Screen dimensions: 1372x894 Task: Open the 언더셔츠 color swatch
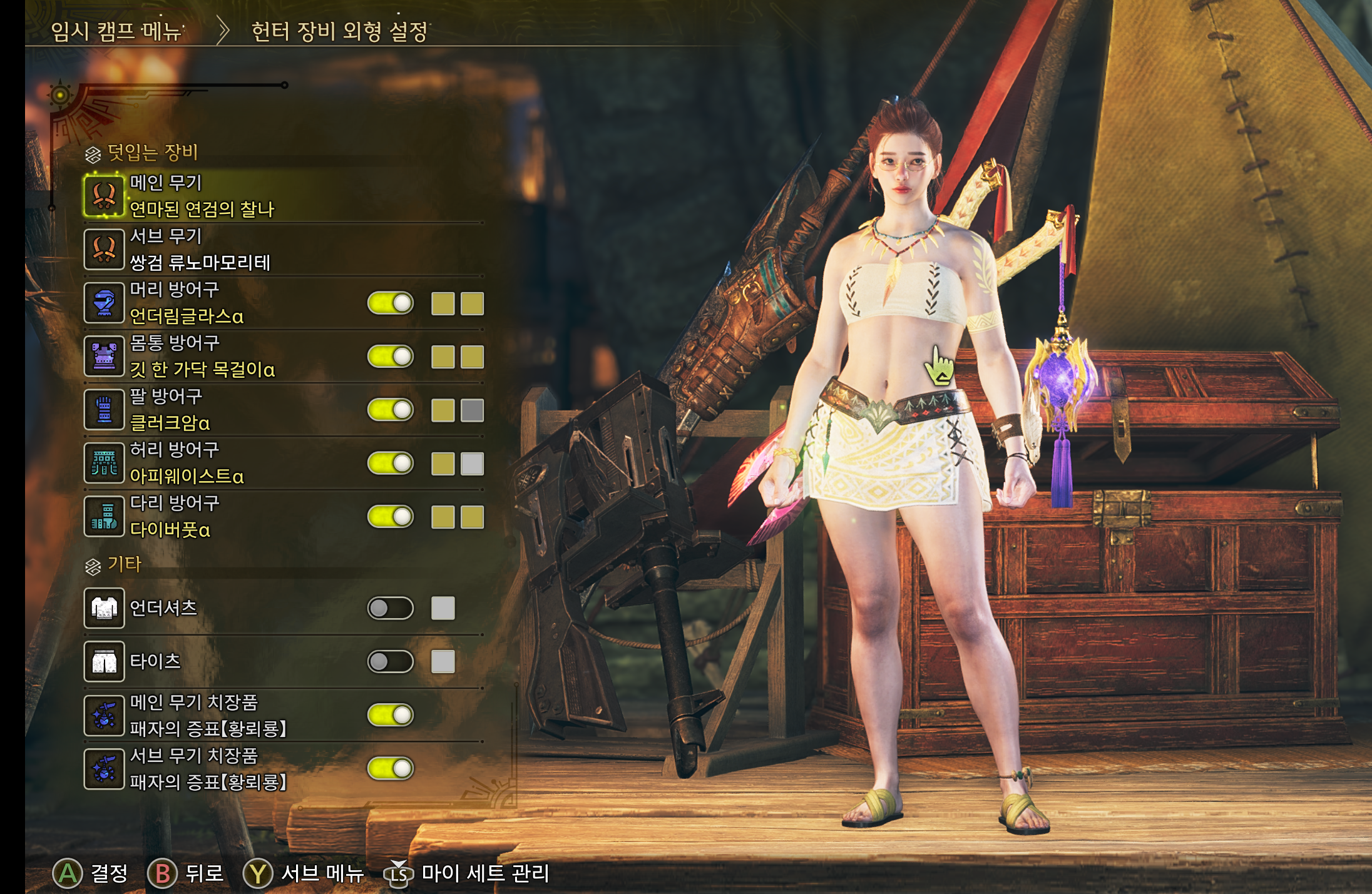coord(443,608)
